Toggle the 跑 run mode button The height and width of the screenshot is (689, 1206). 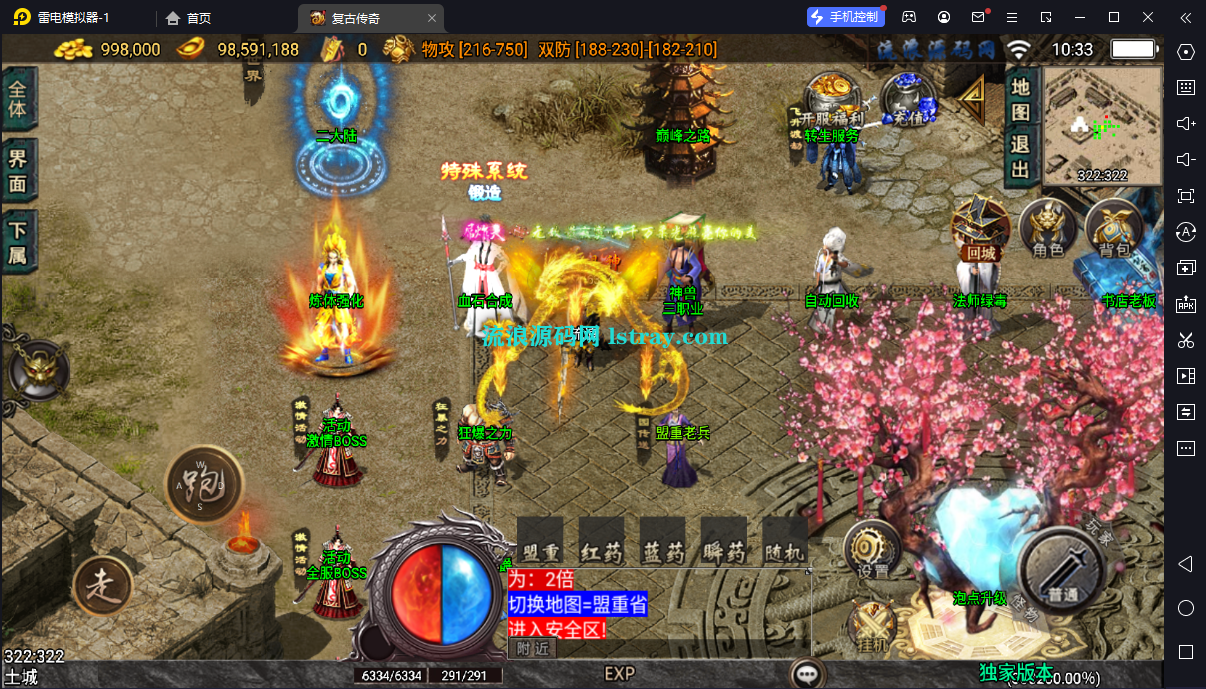tap(204, 485)
